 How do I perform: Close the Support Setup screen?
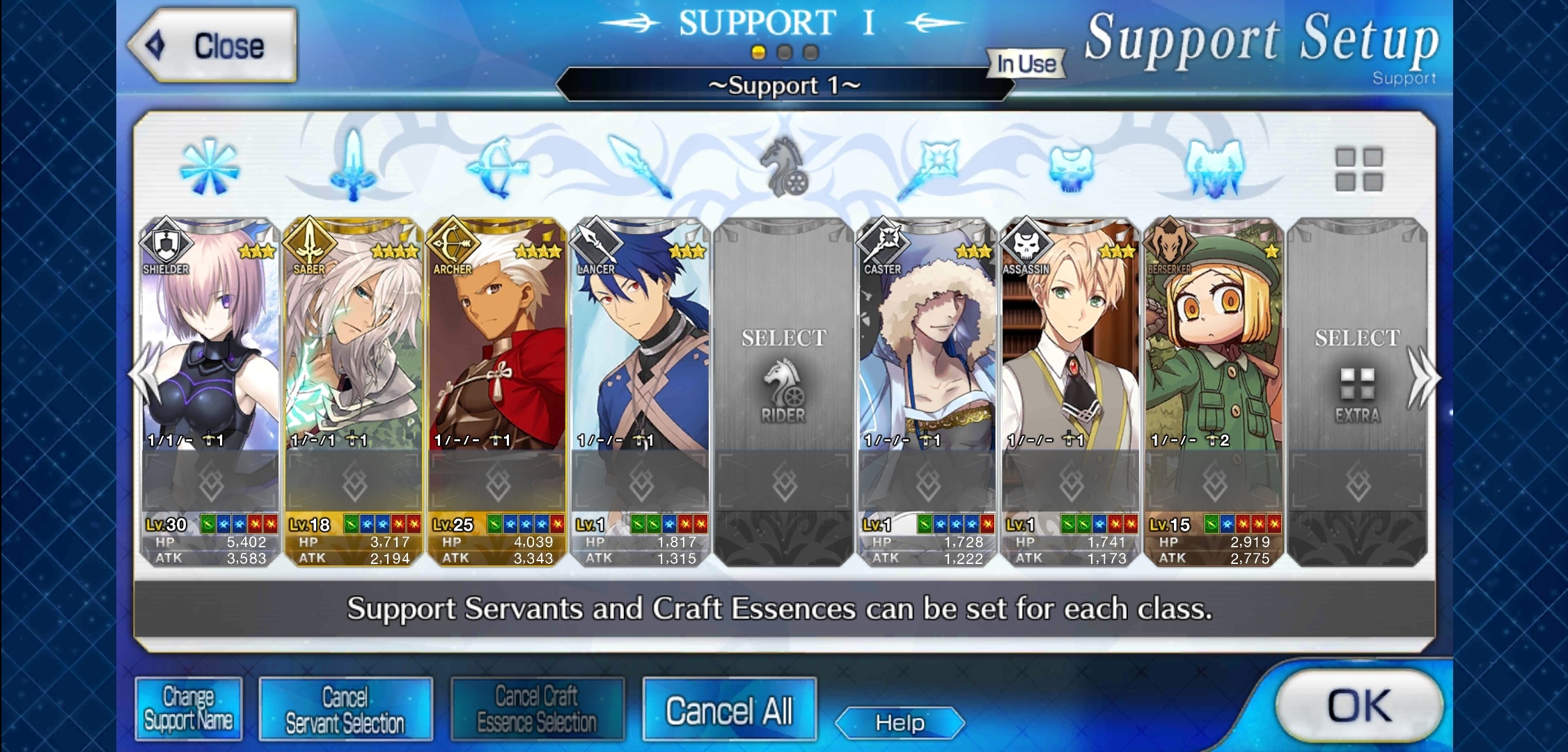click(212, 47)
